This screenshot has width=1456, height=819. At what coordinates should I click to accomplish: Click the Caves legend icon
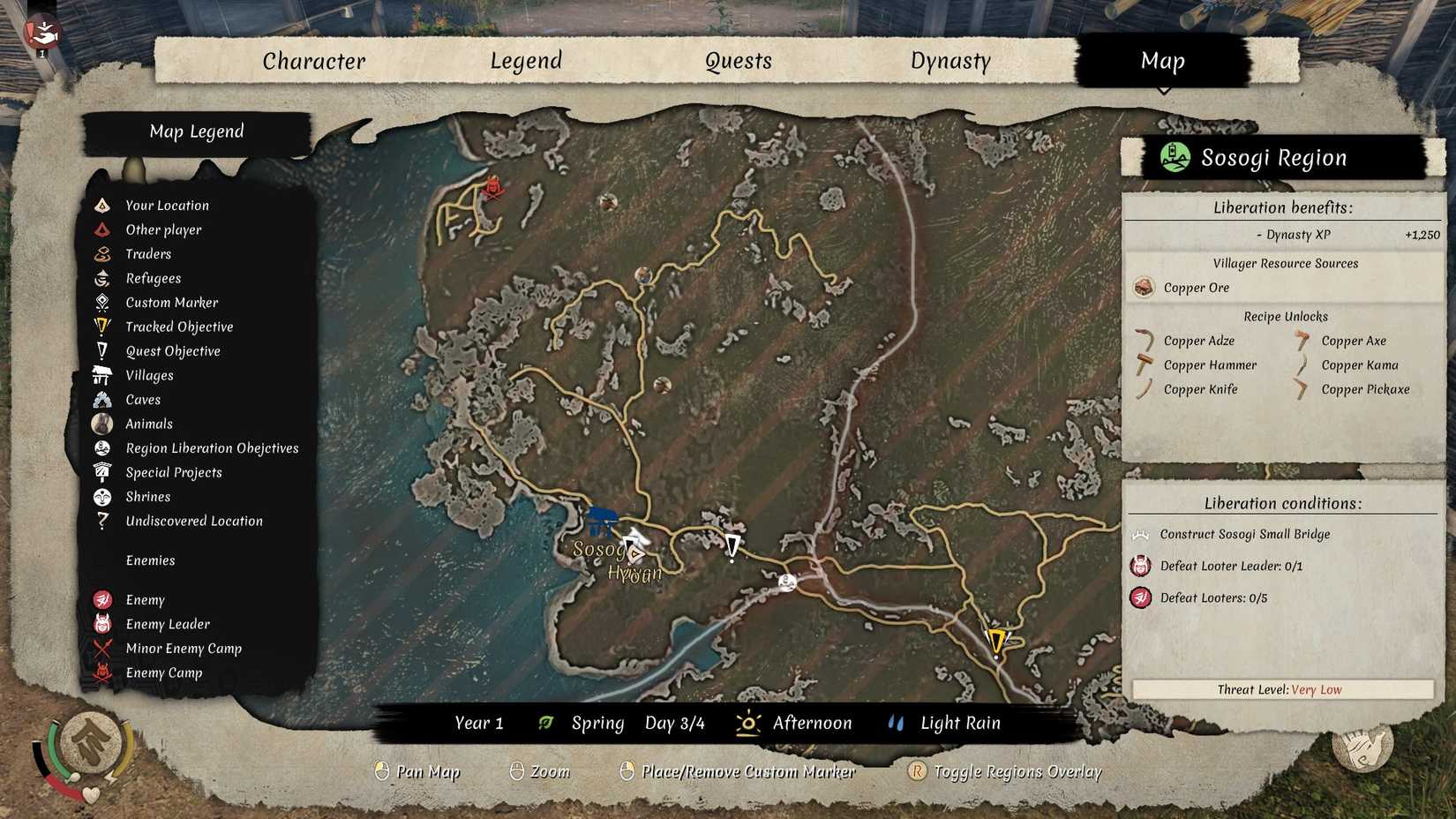pos(102,399)
